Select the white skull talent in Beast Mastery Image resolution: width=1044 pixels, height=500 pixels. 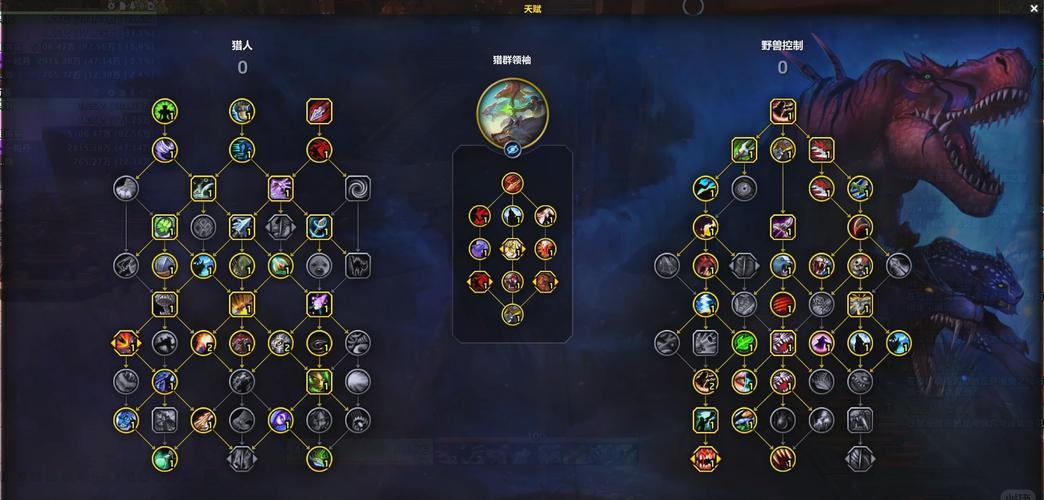click(x=859, y=265)
